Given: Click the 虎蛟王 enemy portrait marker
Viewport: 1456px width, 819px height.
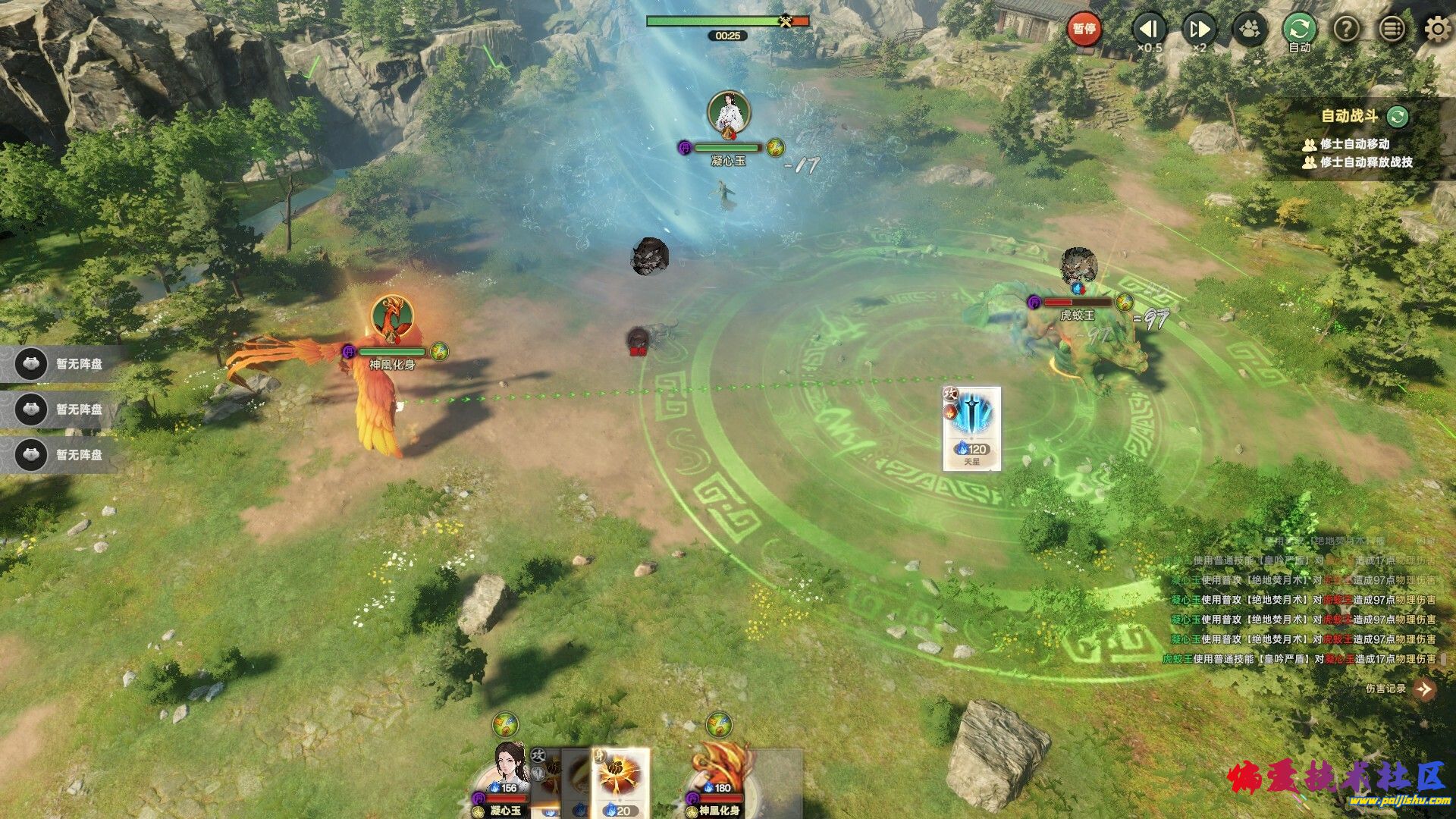Looking at the screenshot, I should point(1078,266).
